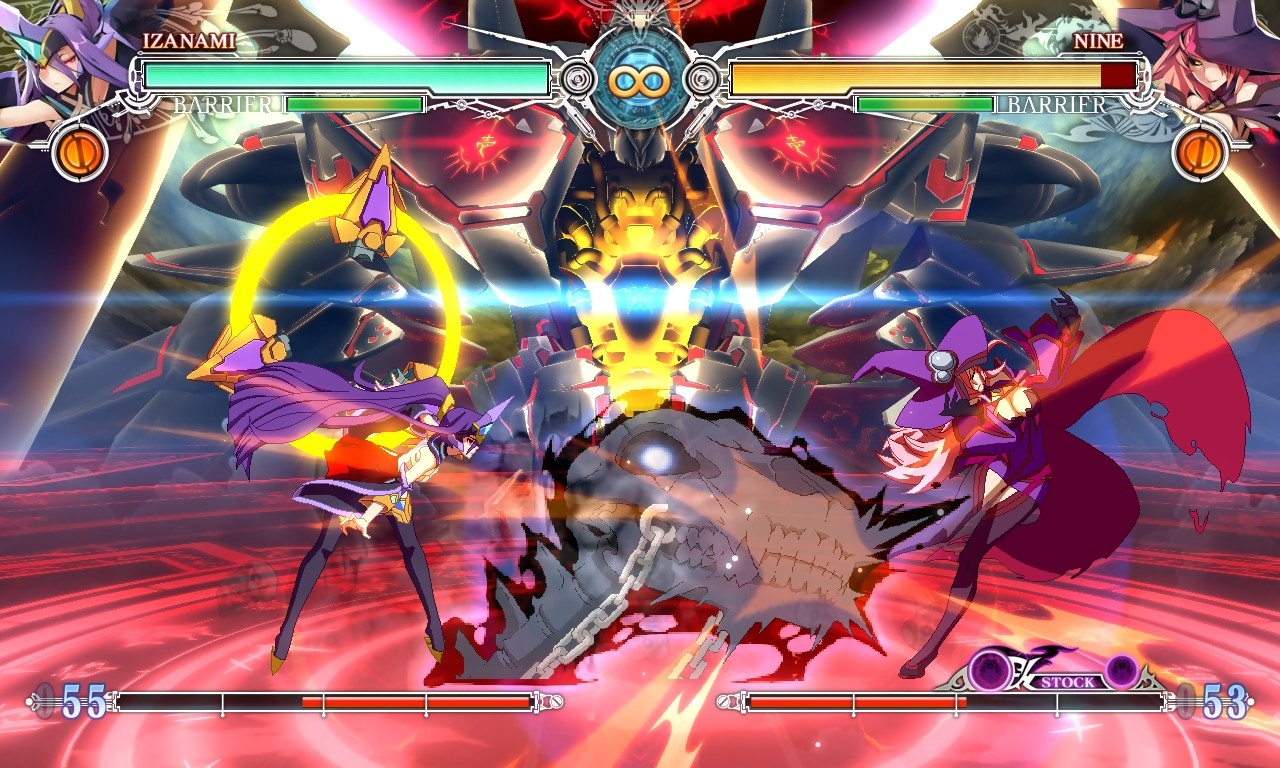The width and height of the screenshot is (1280, 768).
Task: Select Nine's orange Overdrive icon
Action: point(1199,153)
